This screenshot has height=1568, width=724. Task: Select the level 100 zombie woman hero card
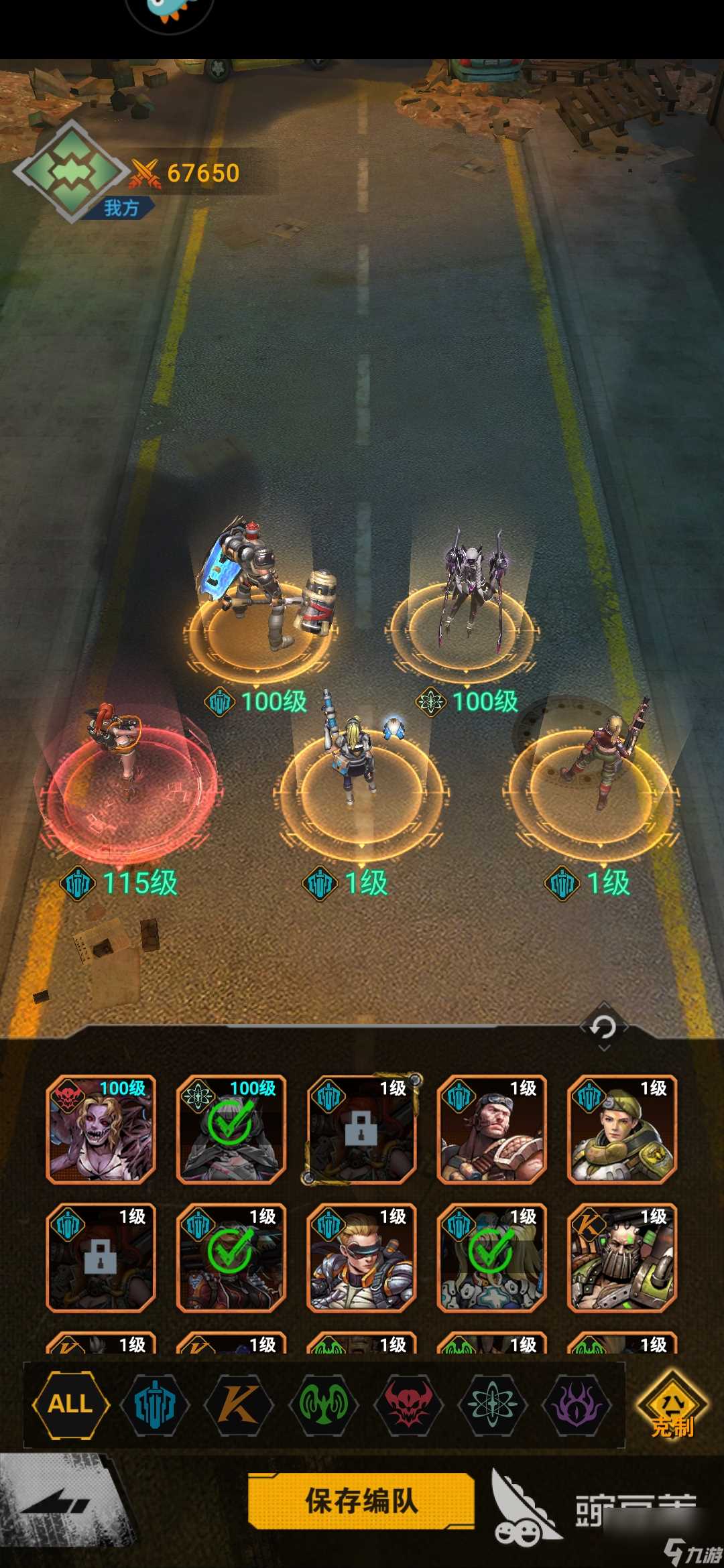(101, 1130)
